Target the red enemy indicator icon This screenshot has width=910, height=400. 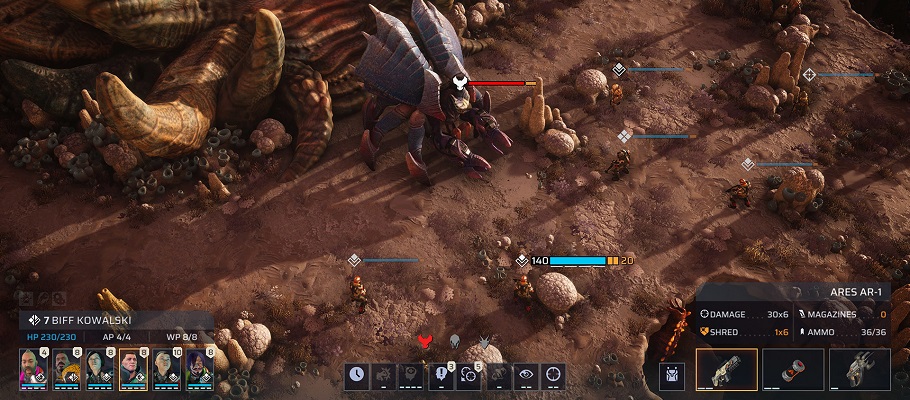coord(424,342)
